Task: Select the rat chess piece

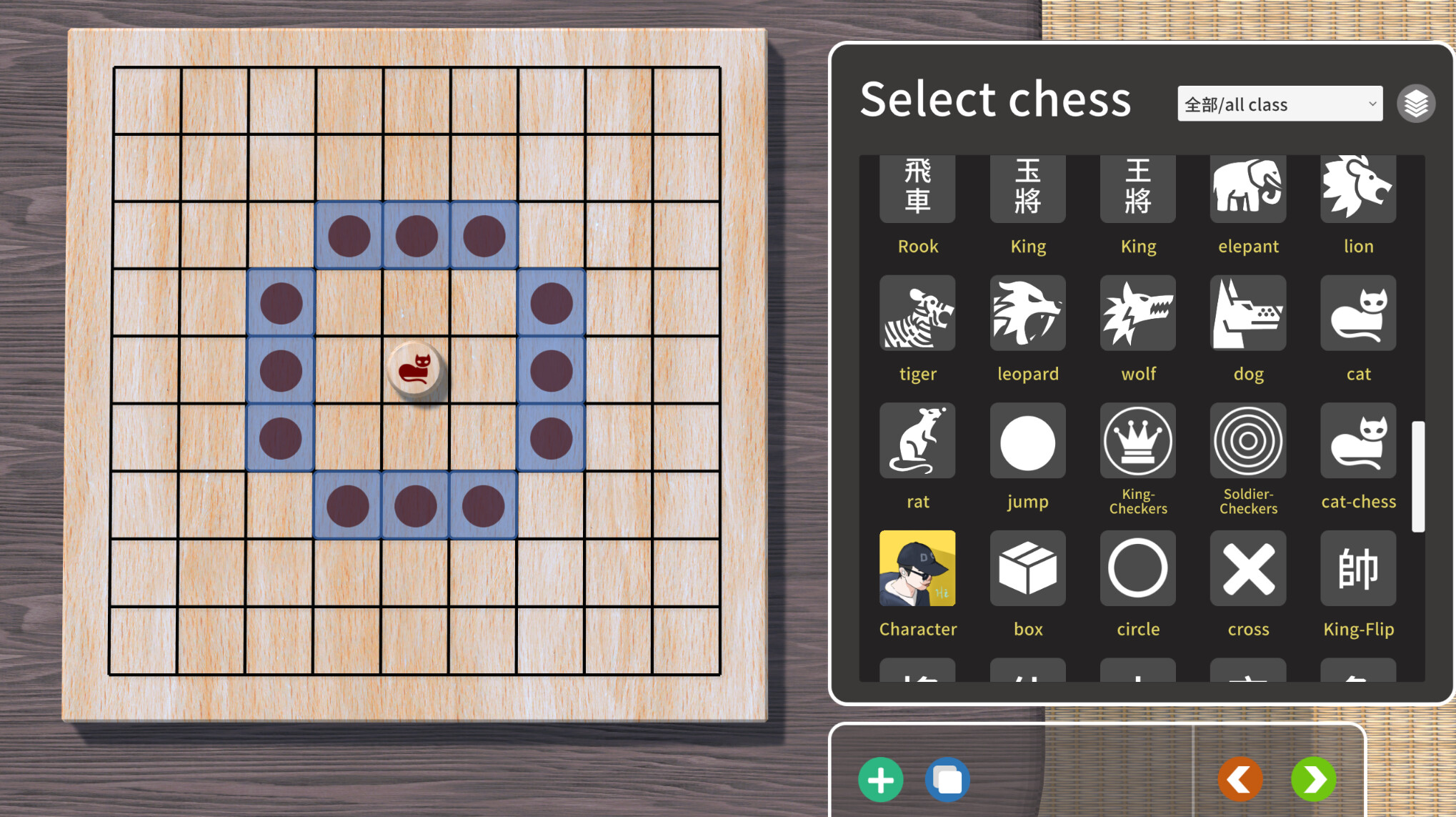Action: click(917, 441)
